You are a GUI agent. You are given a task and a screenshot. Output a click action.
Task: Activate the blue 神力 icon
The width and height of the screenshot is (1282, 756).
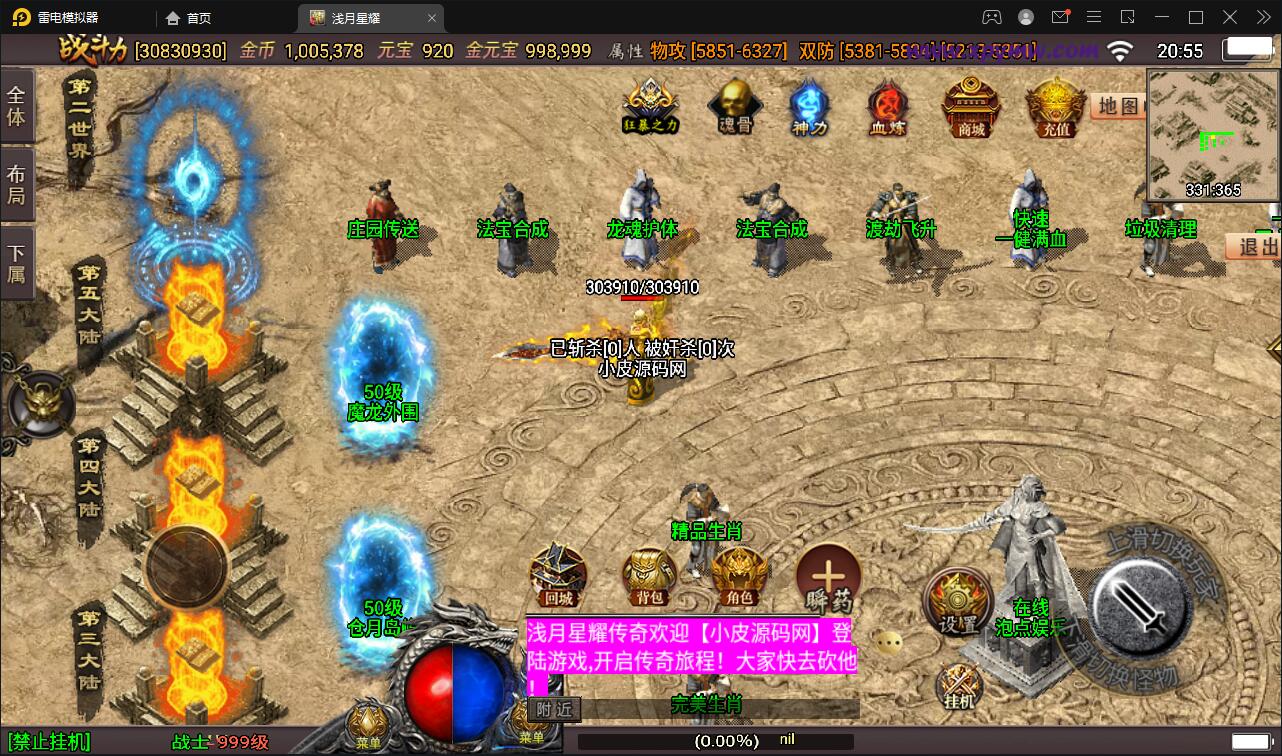pos(809,104)
